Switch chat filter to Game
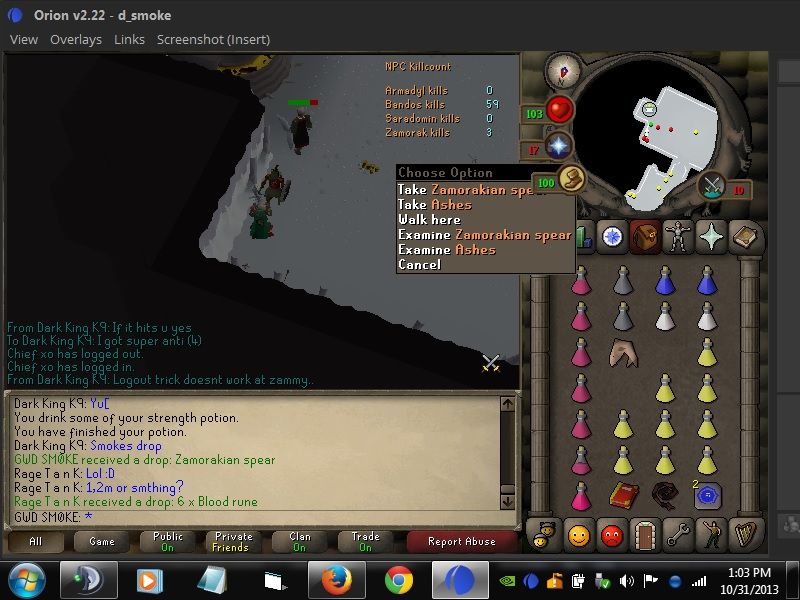Screen dimensions: 800x600 102,541
